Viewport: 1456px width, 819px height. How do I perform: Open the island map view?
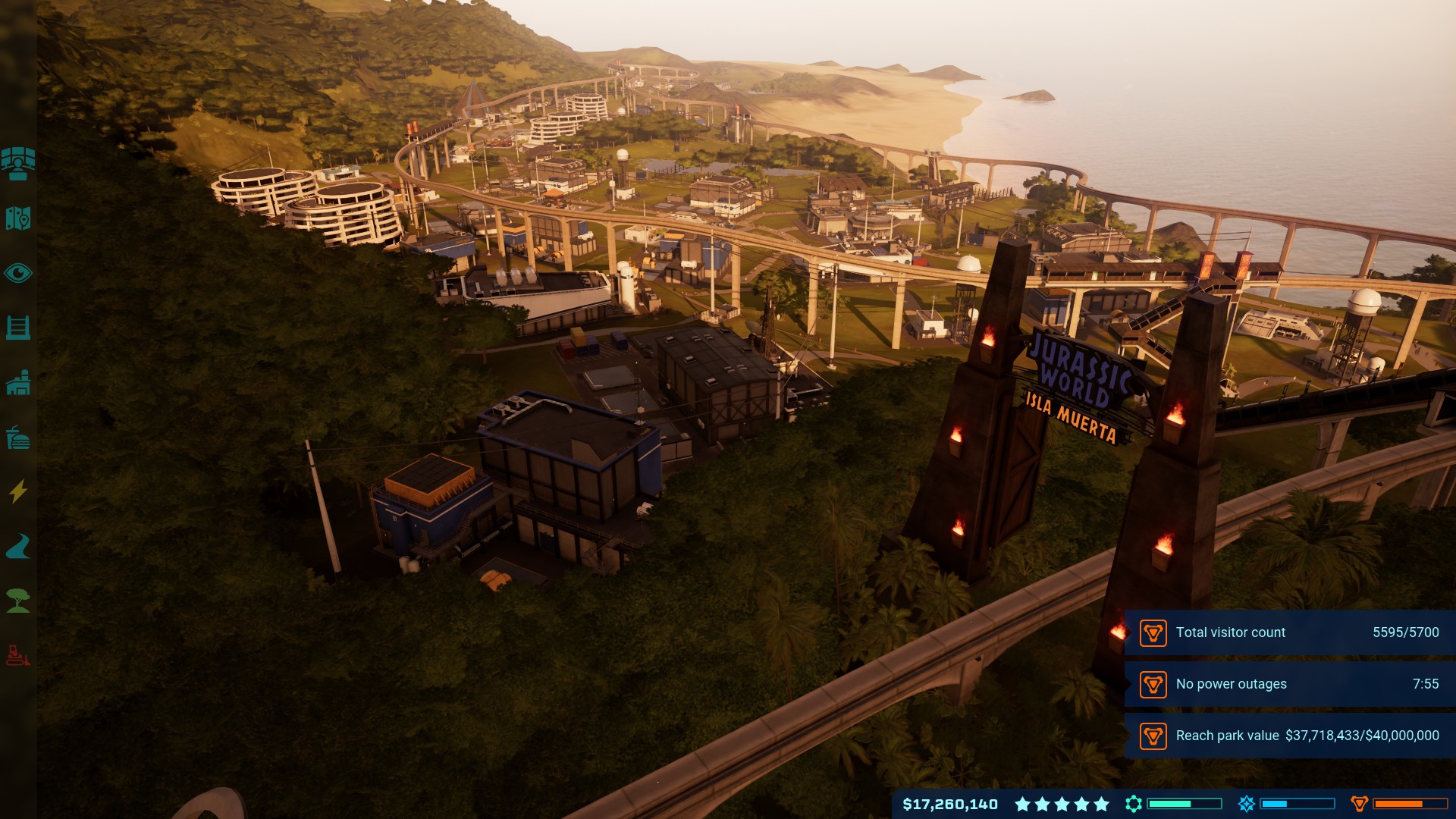pos(18,218)
